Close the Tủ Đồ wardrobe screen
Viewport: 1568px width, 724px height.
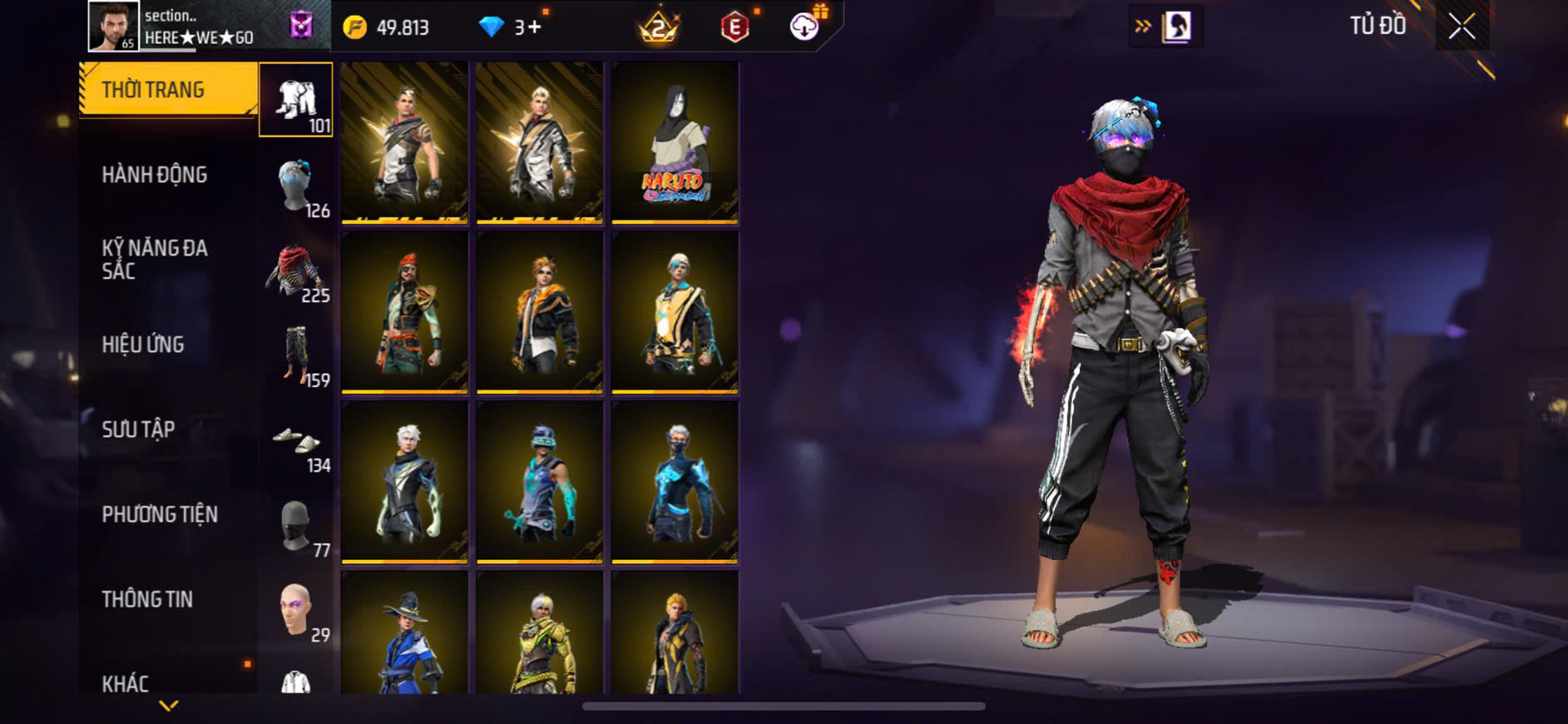coord(1462,27)
